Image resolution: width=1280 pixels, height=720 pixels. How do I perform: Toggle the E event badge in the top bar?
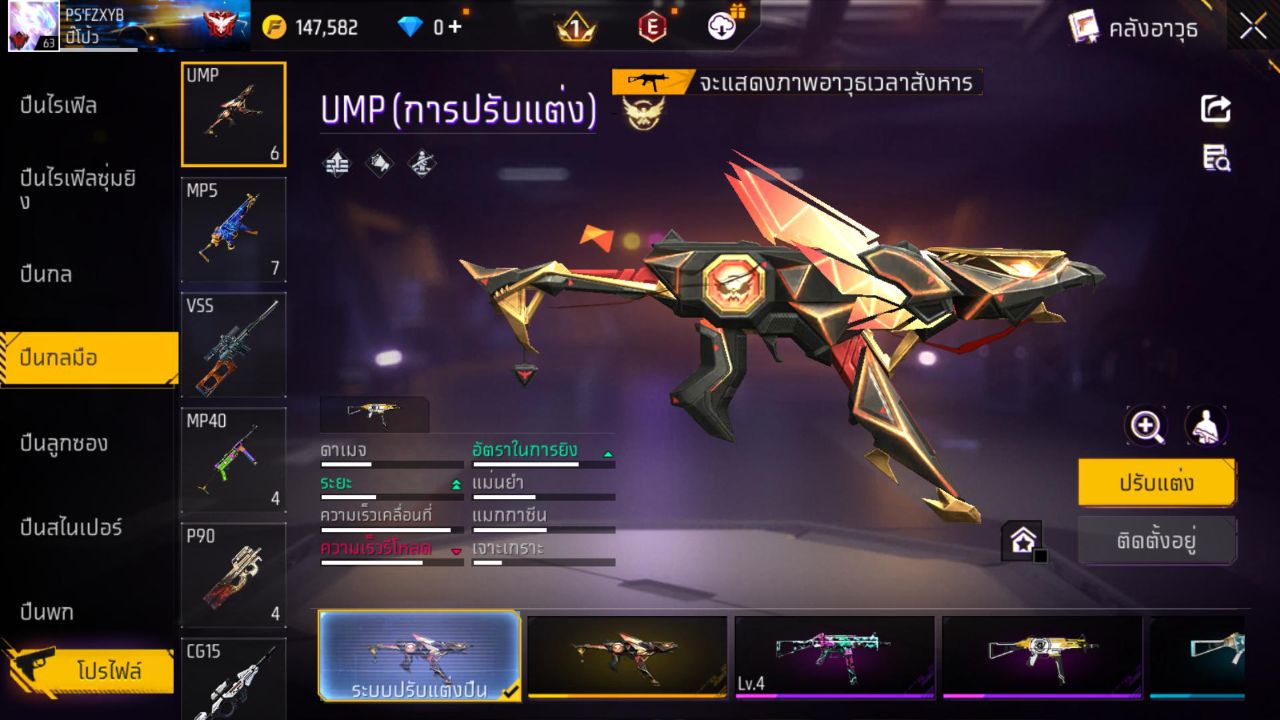click(x=653, y=28)
